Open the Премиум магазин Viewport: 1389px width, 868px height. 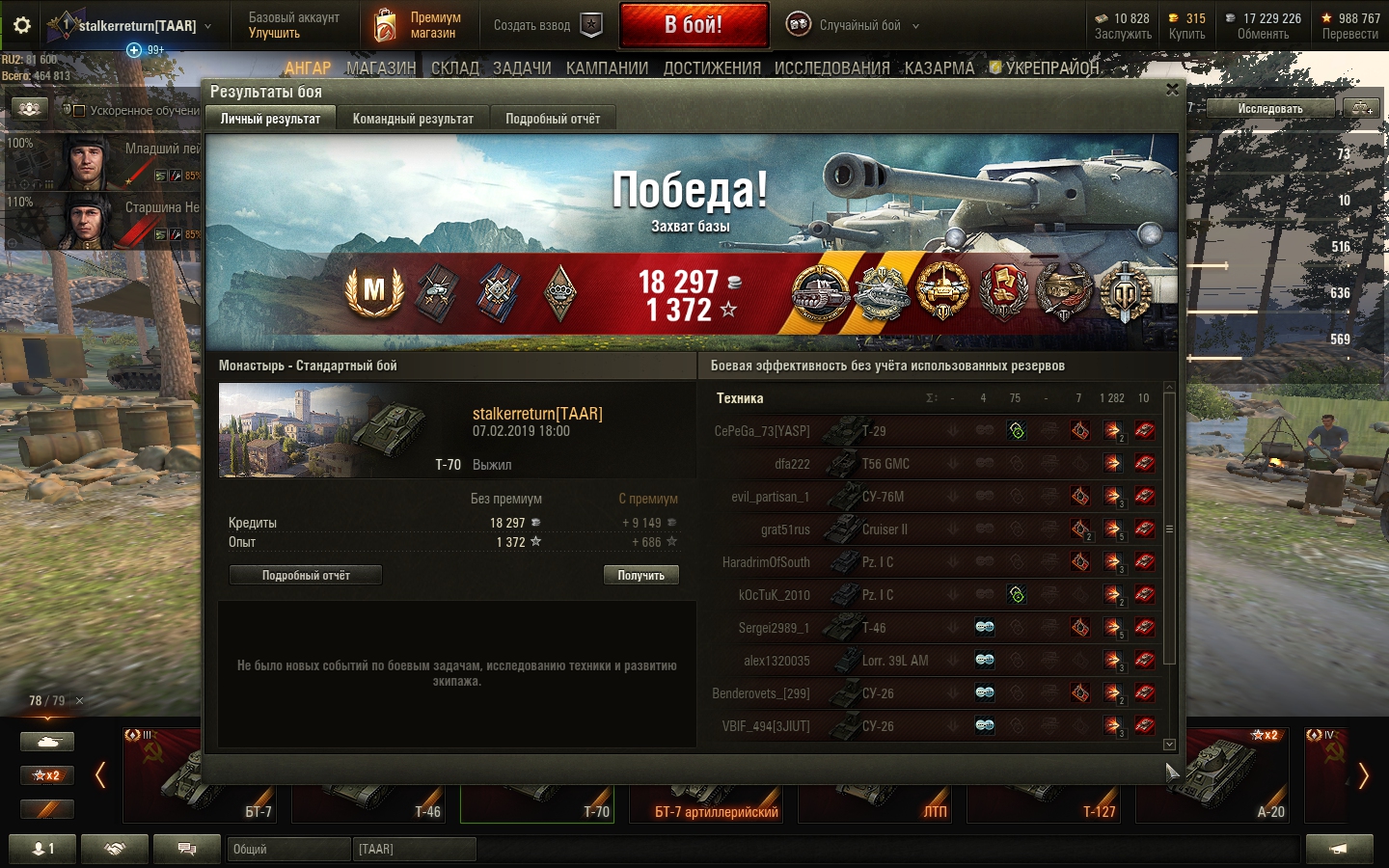(x=419, y=25)
